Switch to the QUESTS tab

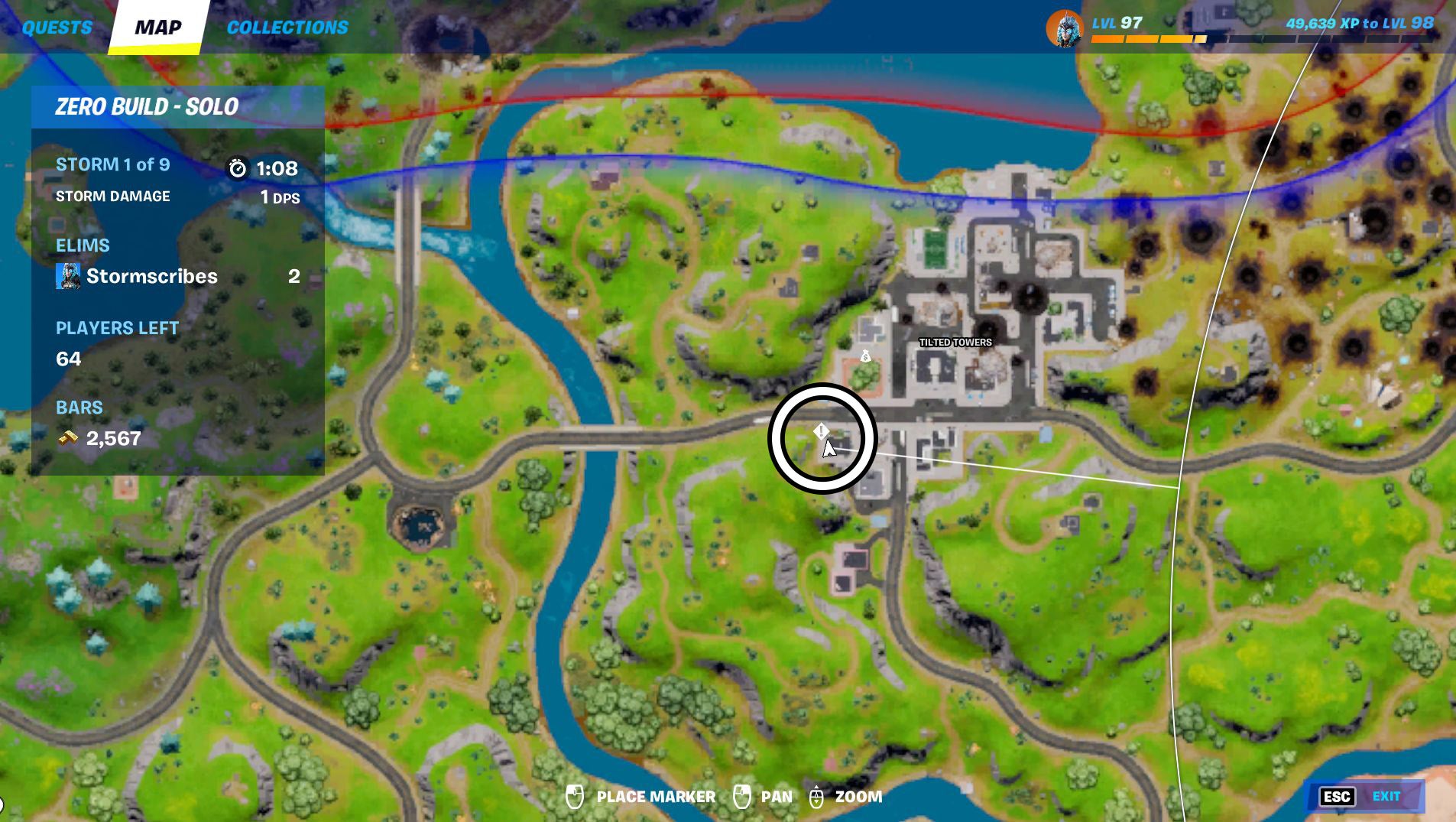(57, 27)
